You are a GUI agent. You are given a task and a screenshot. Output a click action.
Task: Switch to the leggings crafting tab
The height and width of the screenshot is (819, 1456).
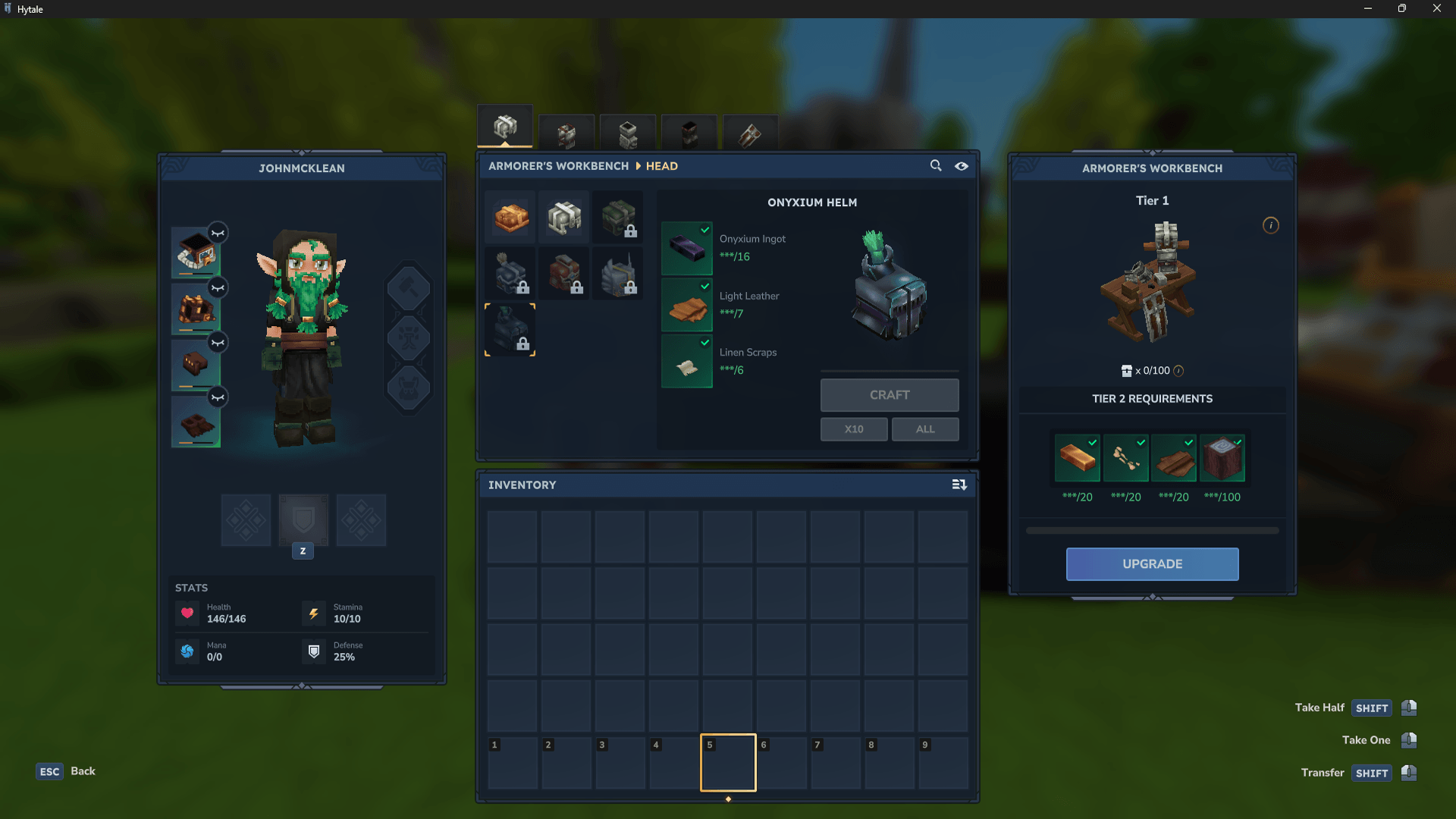(x=628, y=134)
